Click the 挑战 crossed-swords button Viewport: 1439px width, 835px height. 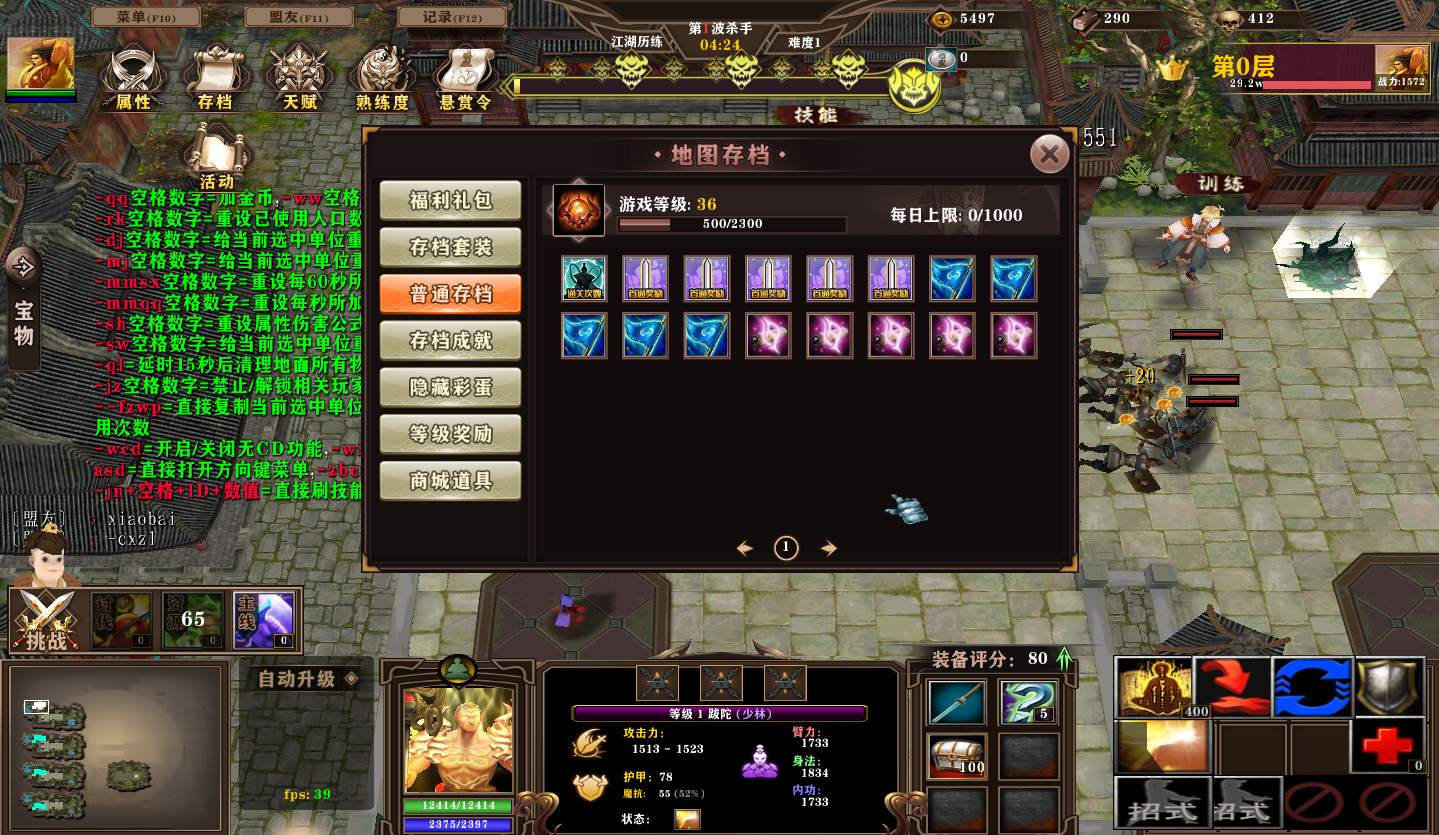pyautogui.click(x=45, y=620)
